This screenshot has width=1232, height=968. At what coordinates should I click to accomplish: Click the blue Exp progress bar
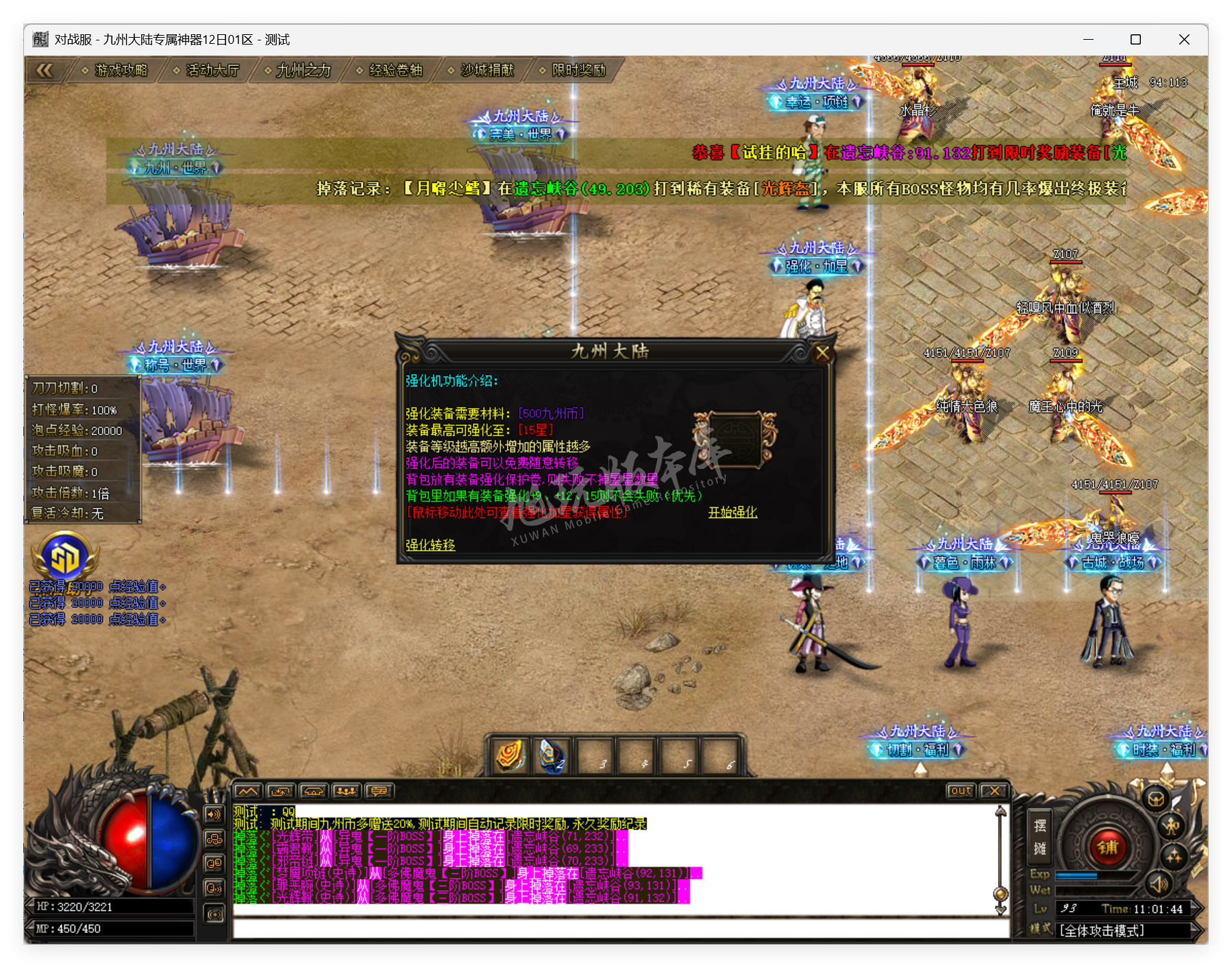coord(1076,875)
